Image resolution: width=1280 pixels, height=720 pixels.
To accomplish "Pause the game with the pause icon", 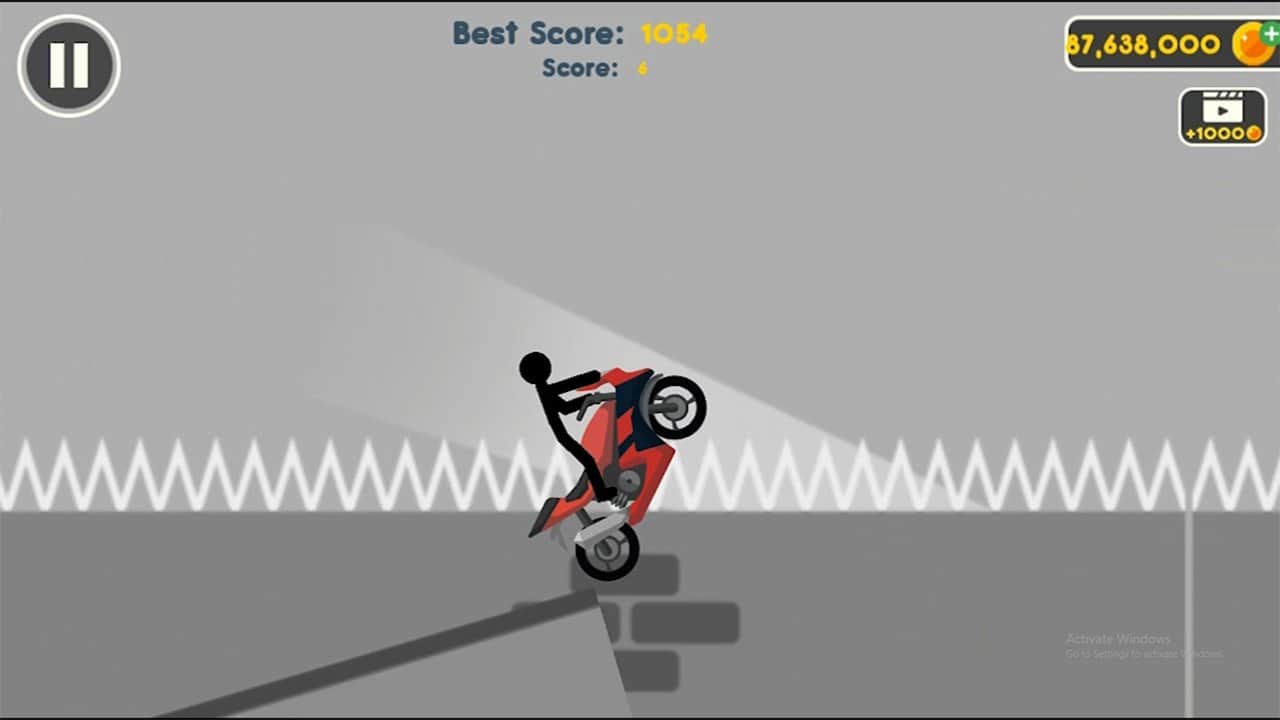I will tap(66, 64).
